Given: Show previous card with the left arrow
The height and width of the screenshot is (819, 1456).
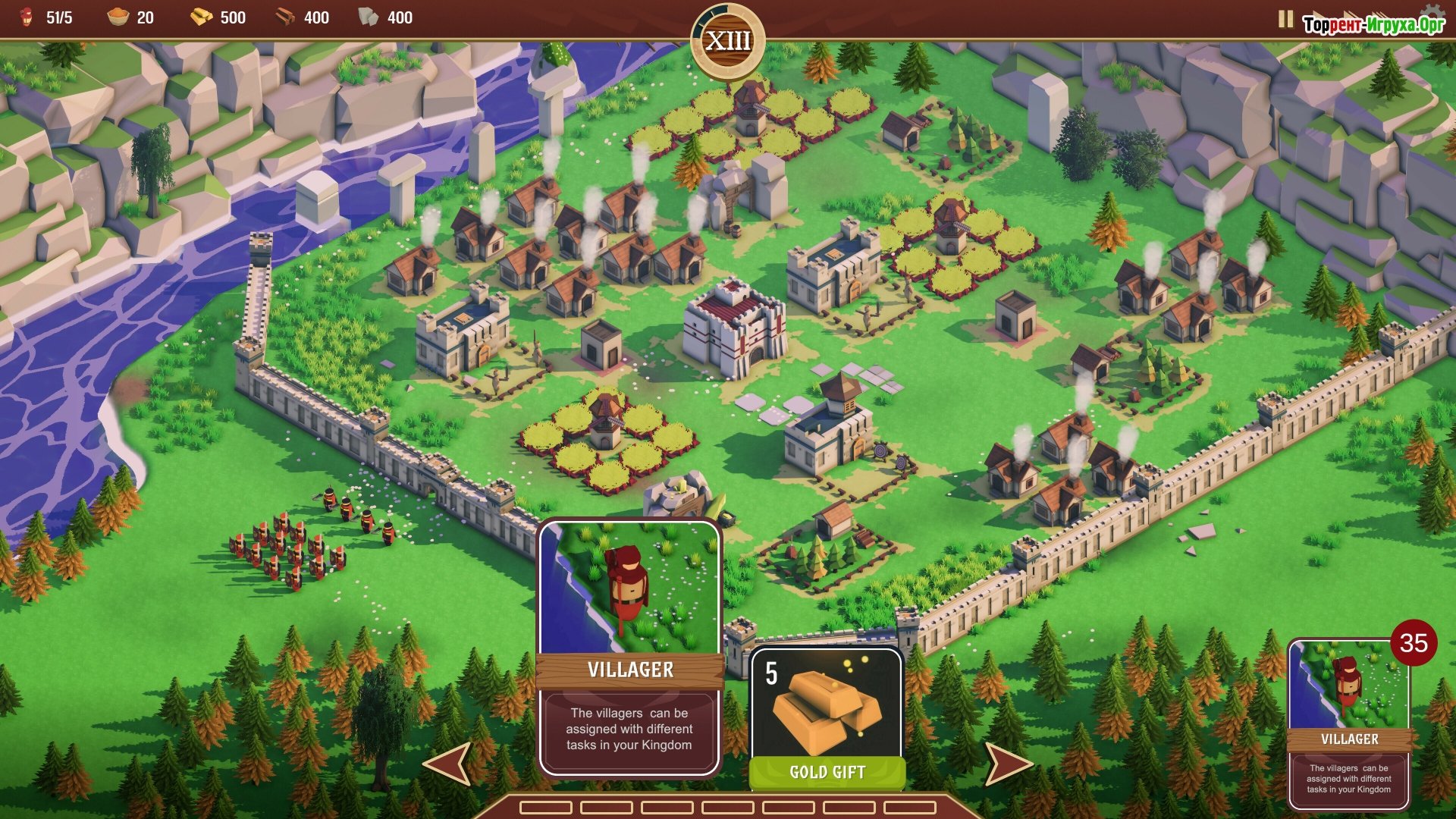Looking at the screenshot, I should click(x=449, y=763).
